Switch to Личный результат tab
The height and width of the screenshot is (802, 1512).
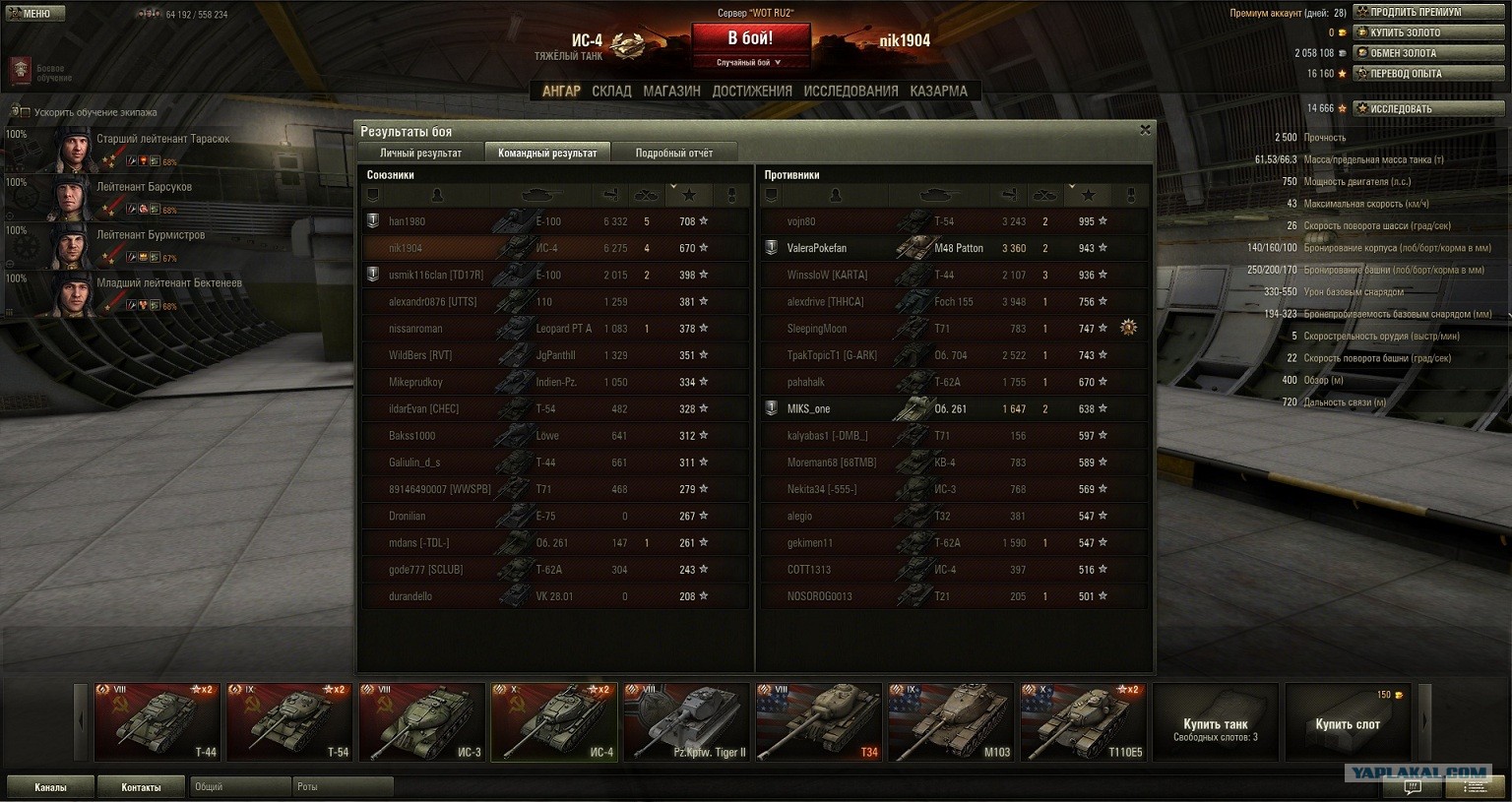pyautogui.click(x=420, y=153)
